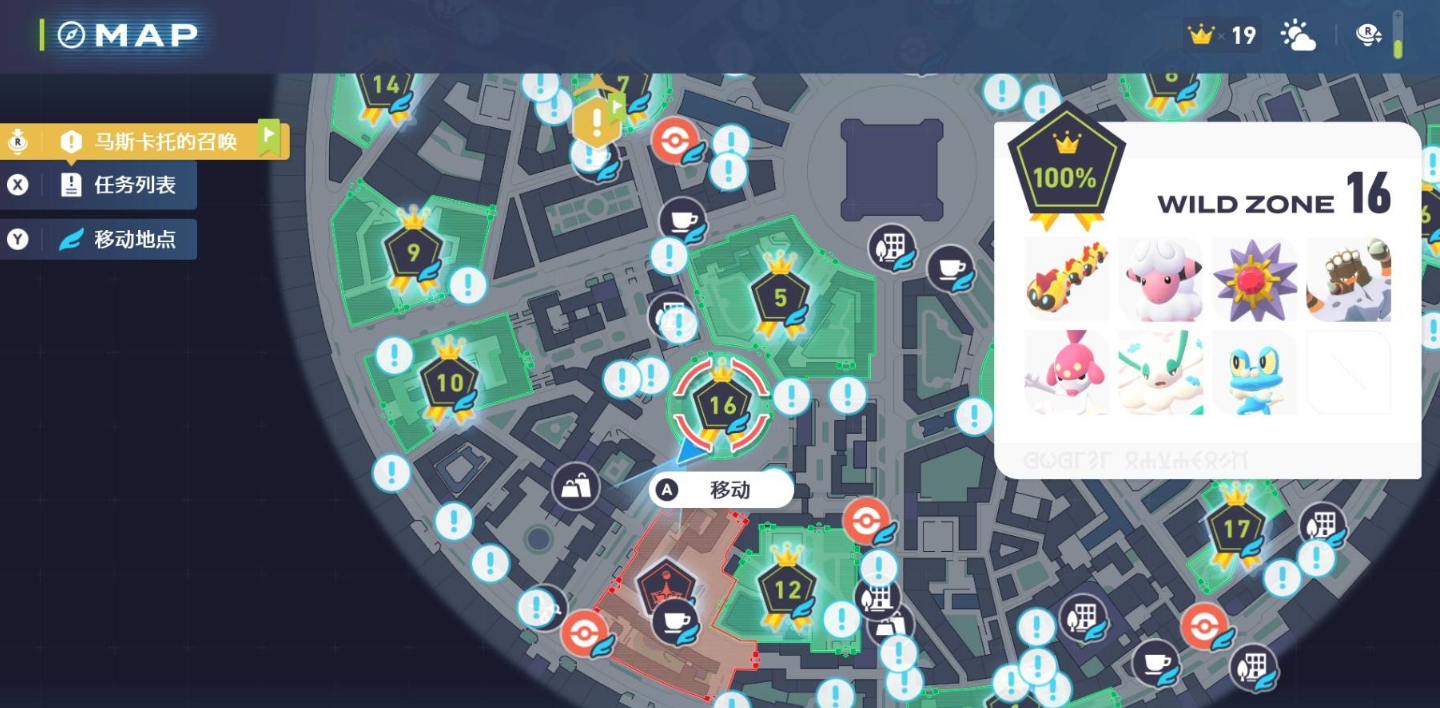Viewport: 1440px width, 708px height.
Task: Open the 任务列表 mission list
Action: (x=118, y=185)
